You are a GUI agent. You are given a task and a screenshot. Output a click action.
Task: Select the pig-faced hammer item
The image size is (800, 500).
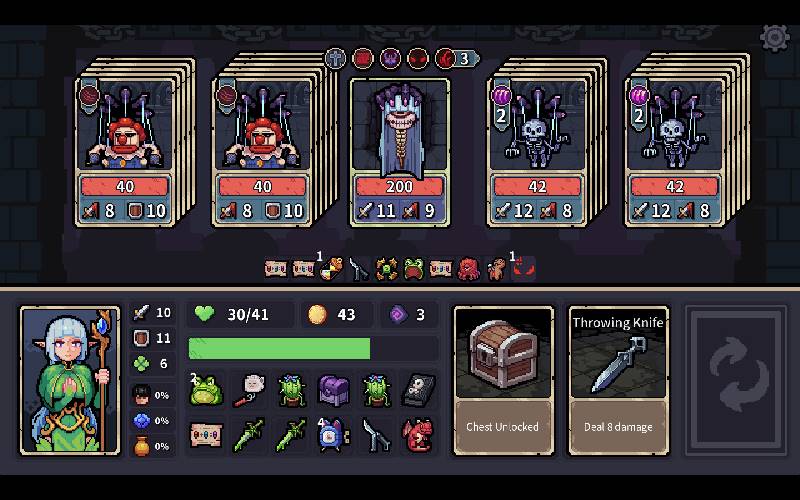click(249, 390)
